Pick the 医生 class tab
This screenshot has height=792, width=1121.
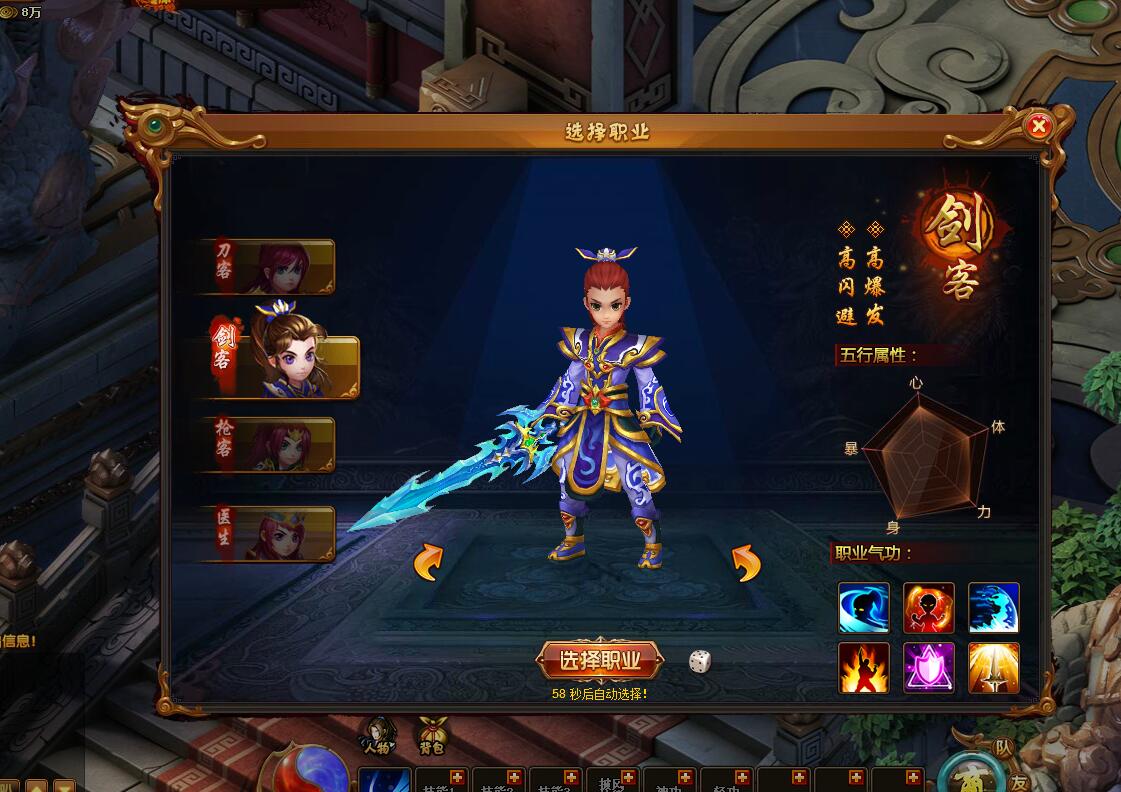[268, 533]
